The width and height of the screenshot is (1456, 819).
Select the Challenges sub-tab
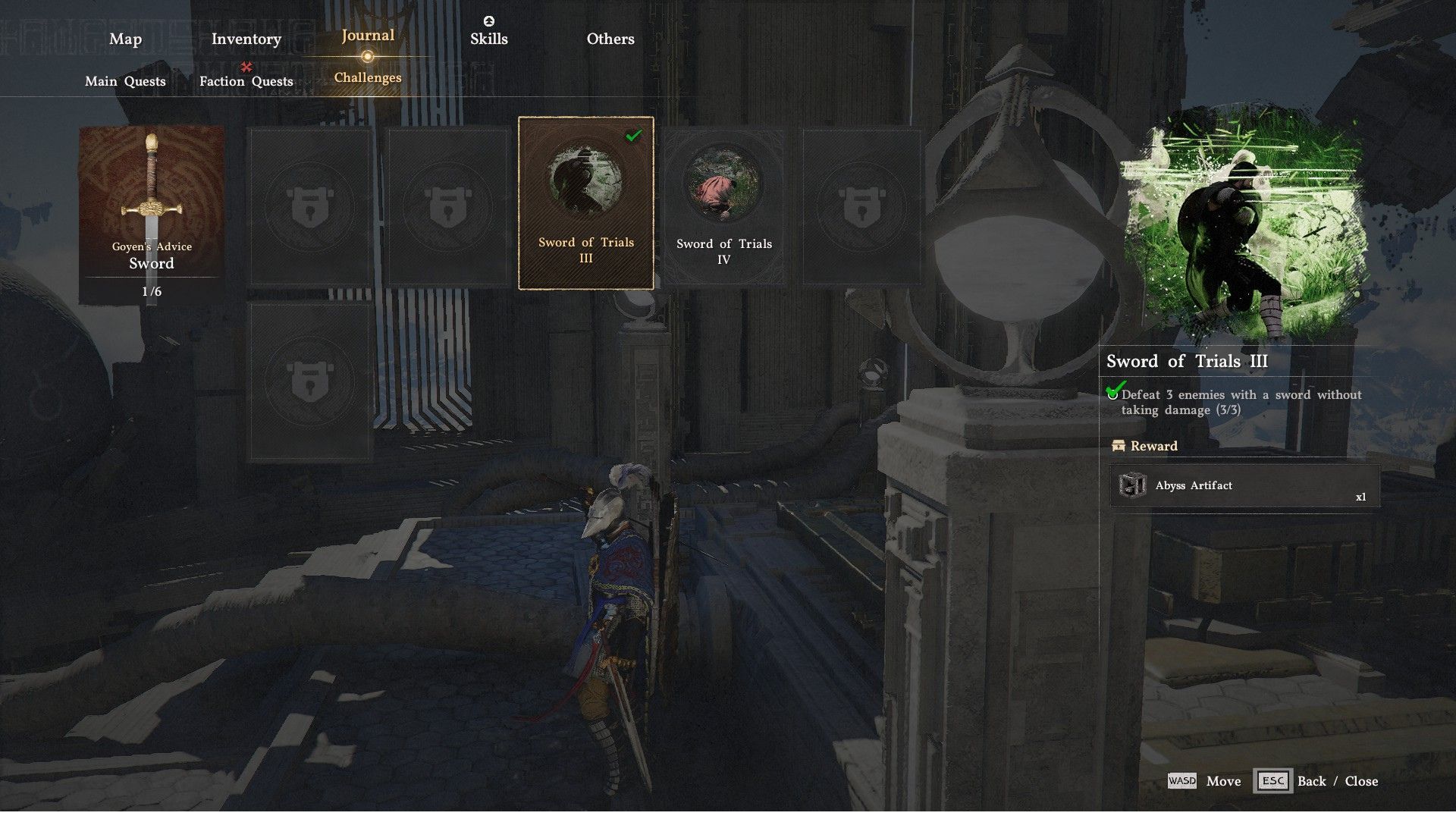[x=368, y=77]
